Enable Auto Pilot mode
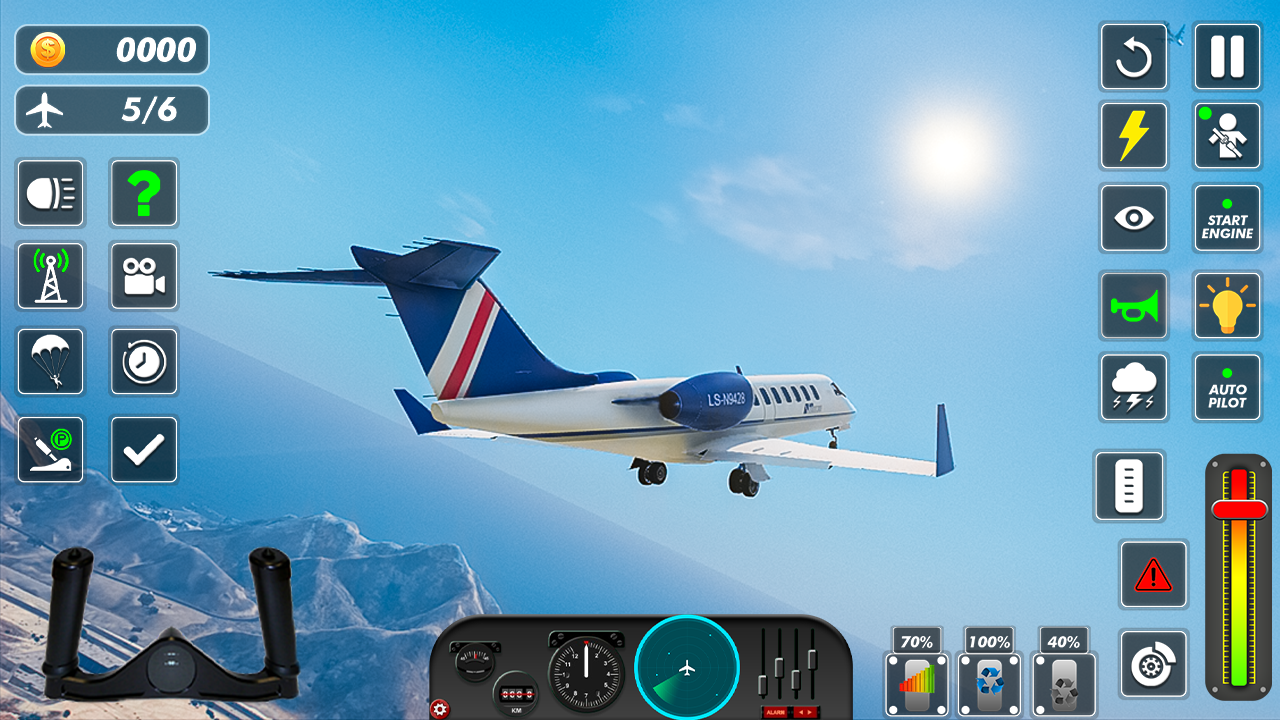Viewport: 1280px width, 720px height. pyautogui.click(x=1227, y=388)
